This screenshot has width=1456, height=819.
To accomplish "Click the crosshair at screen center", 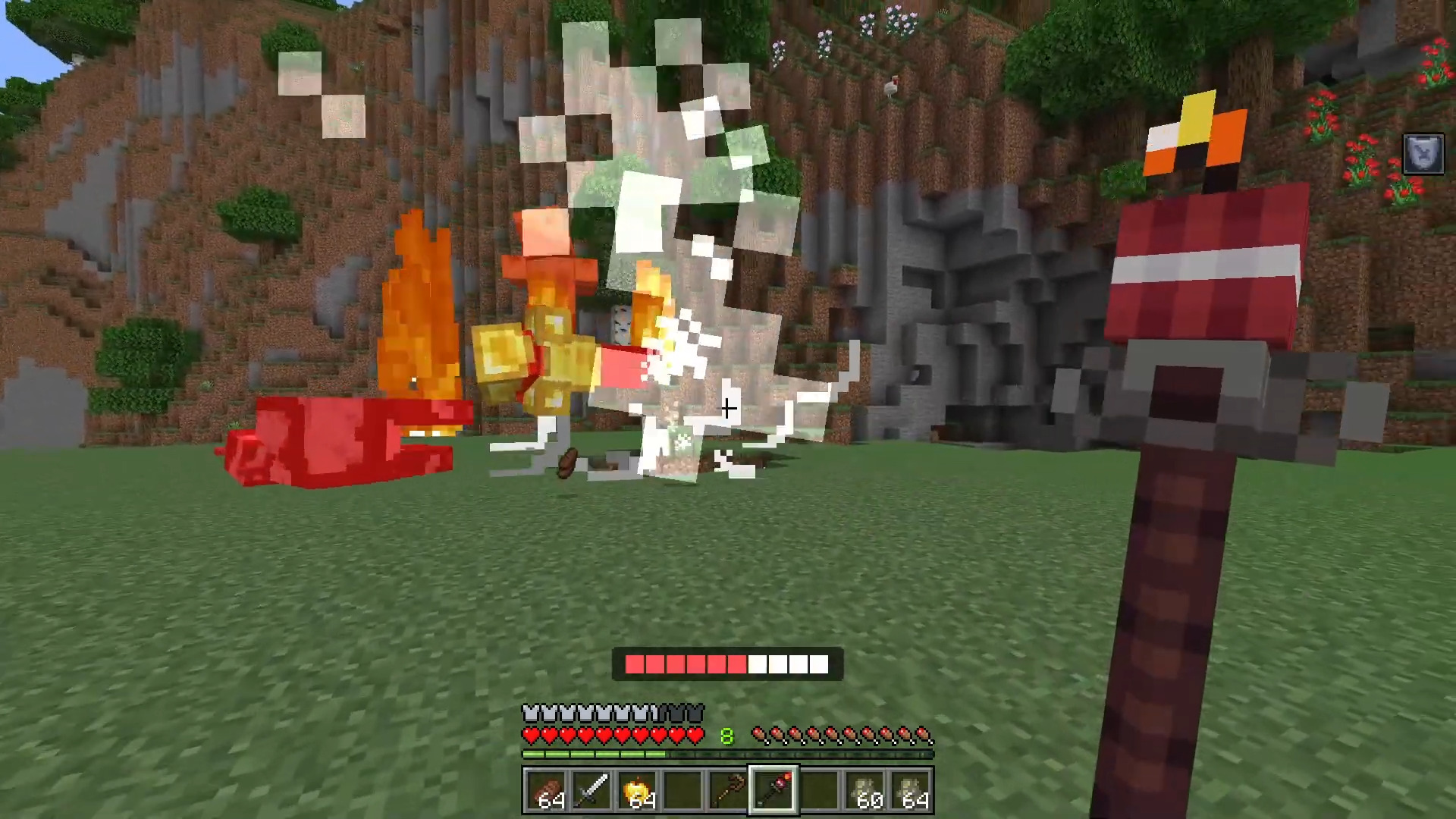I will (727, 409).
